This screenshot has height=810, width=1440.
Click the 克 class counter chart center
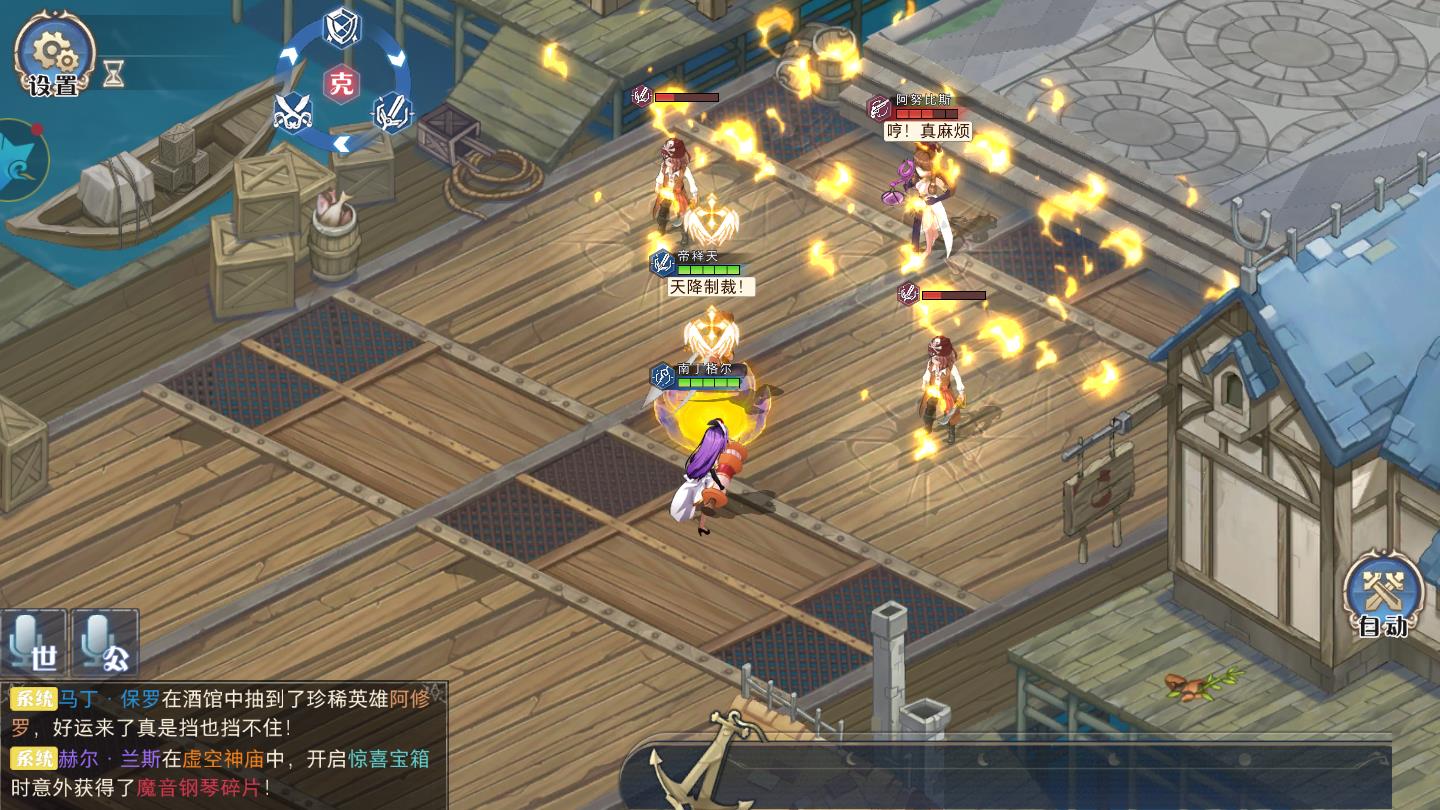pos(342,83)
